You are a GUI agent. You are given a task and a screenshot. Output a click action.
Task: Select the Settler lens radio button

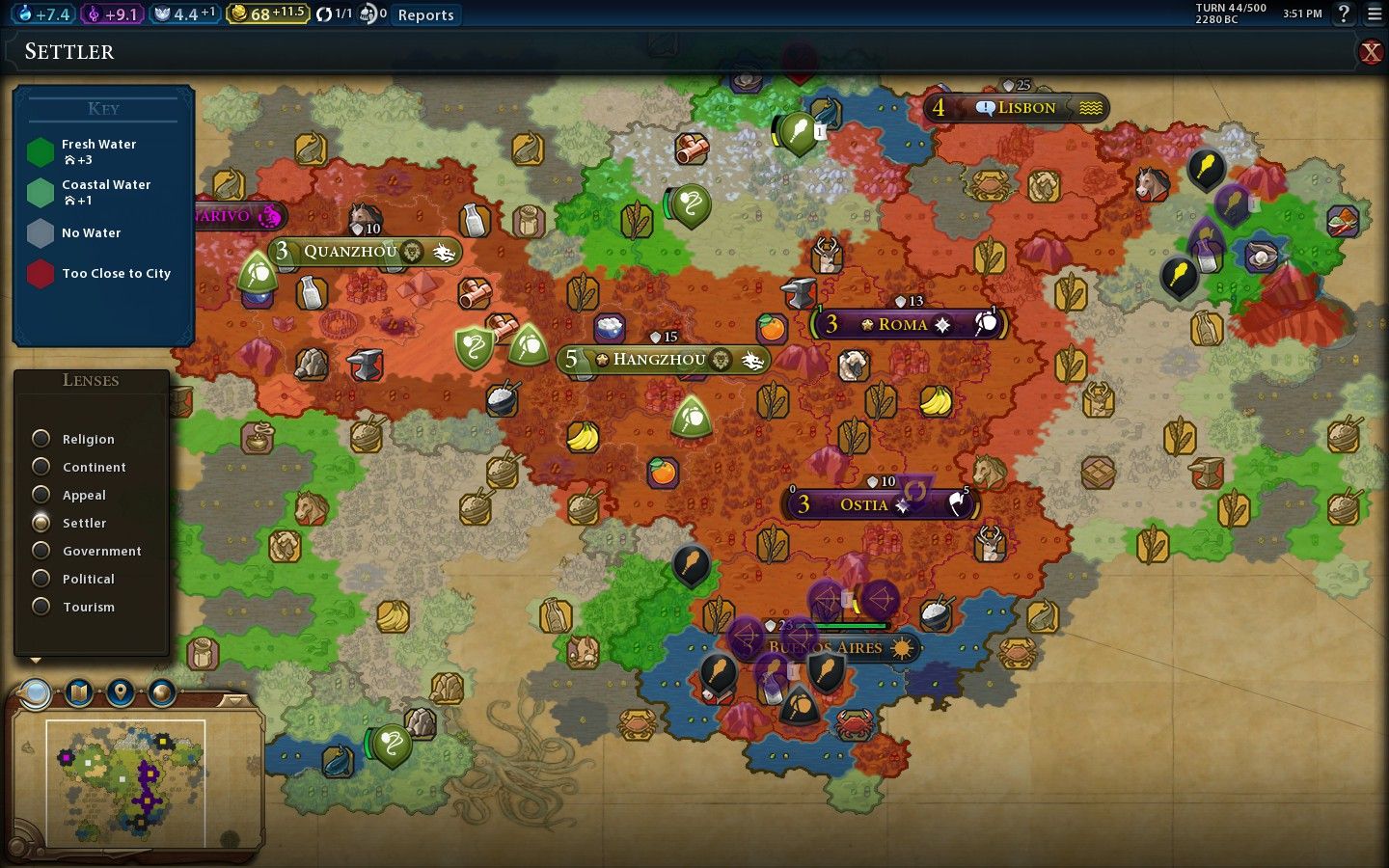click(41, 523)
